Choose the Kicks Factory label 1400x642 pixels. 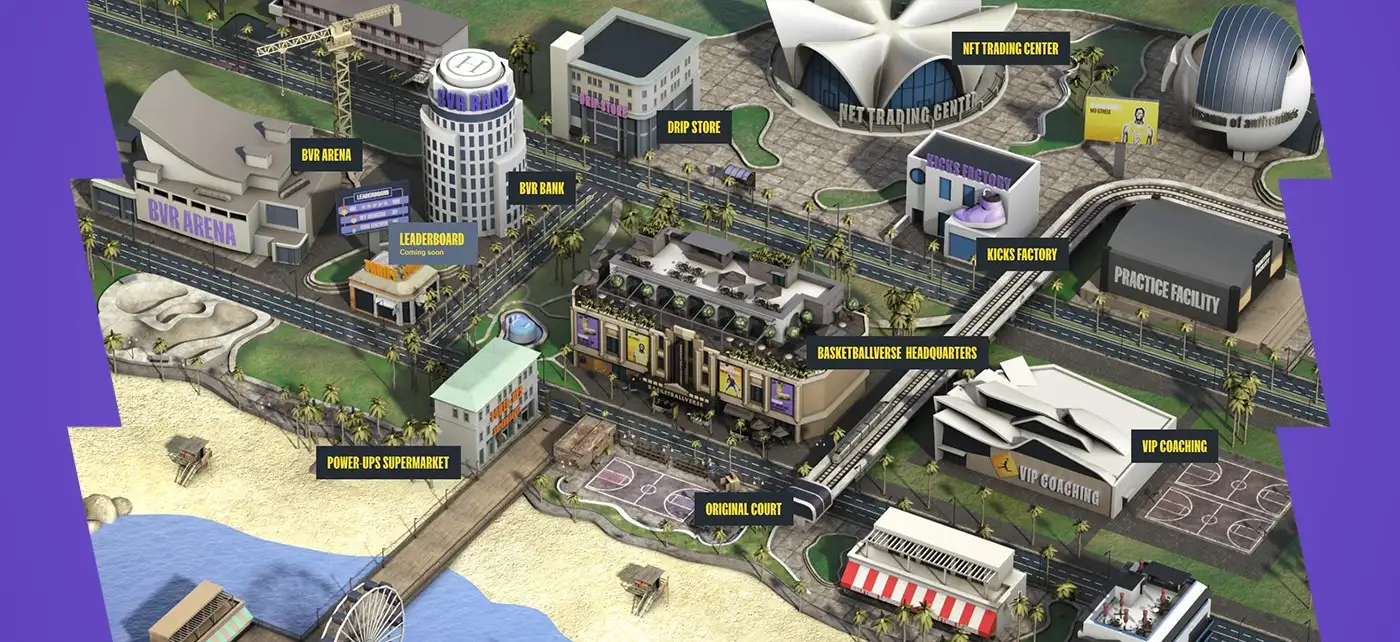(1021, 255)
